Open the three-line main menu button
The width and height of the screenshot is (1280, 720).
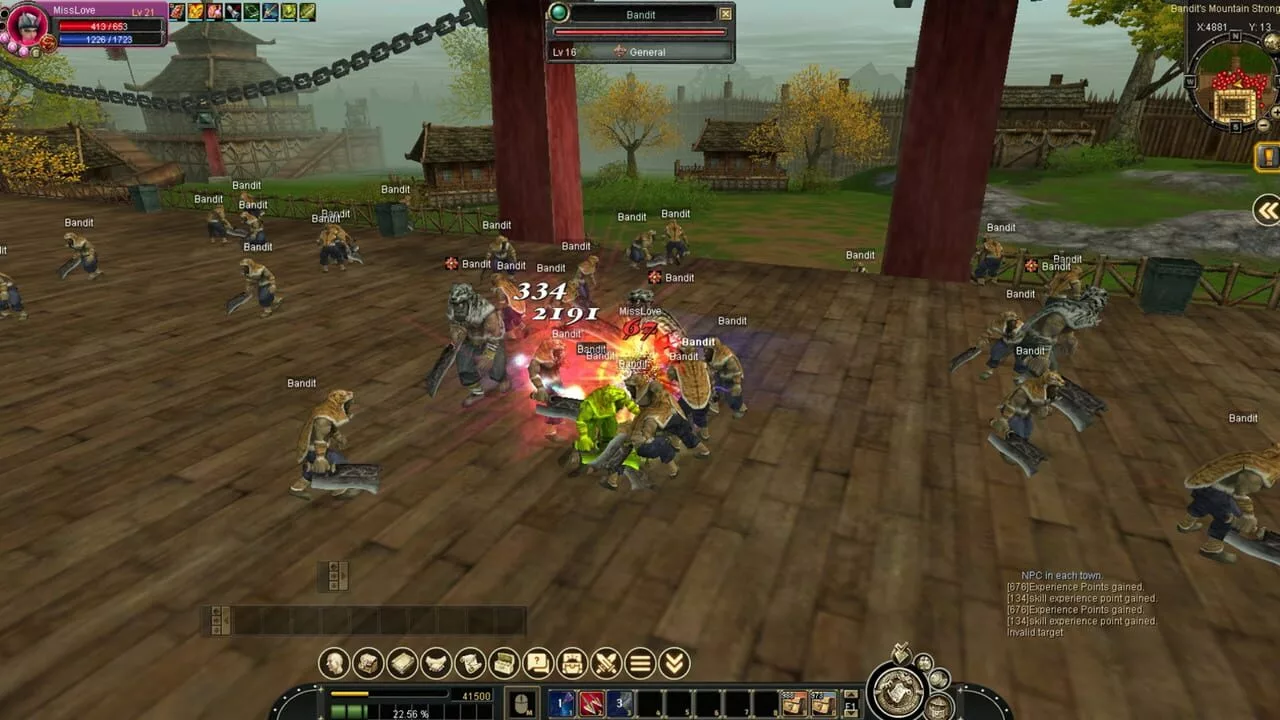pos(640,663)
